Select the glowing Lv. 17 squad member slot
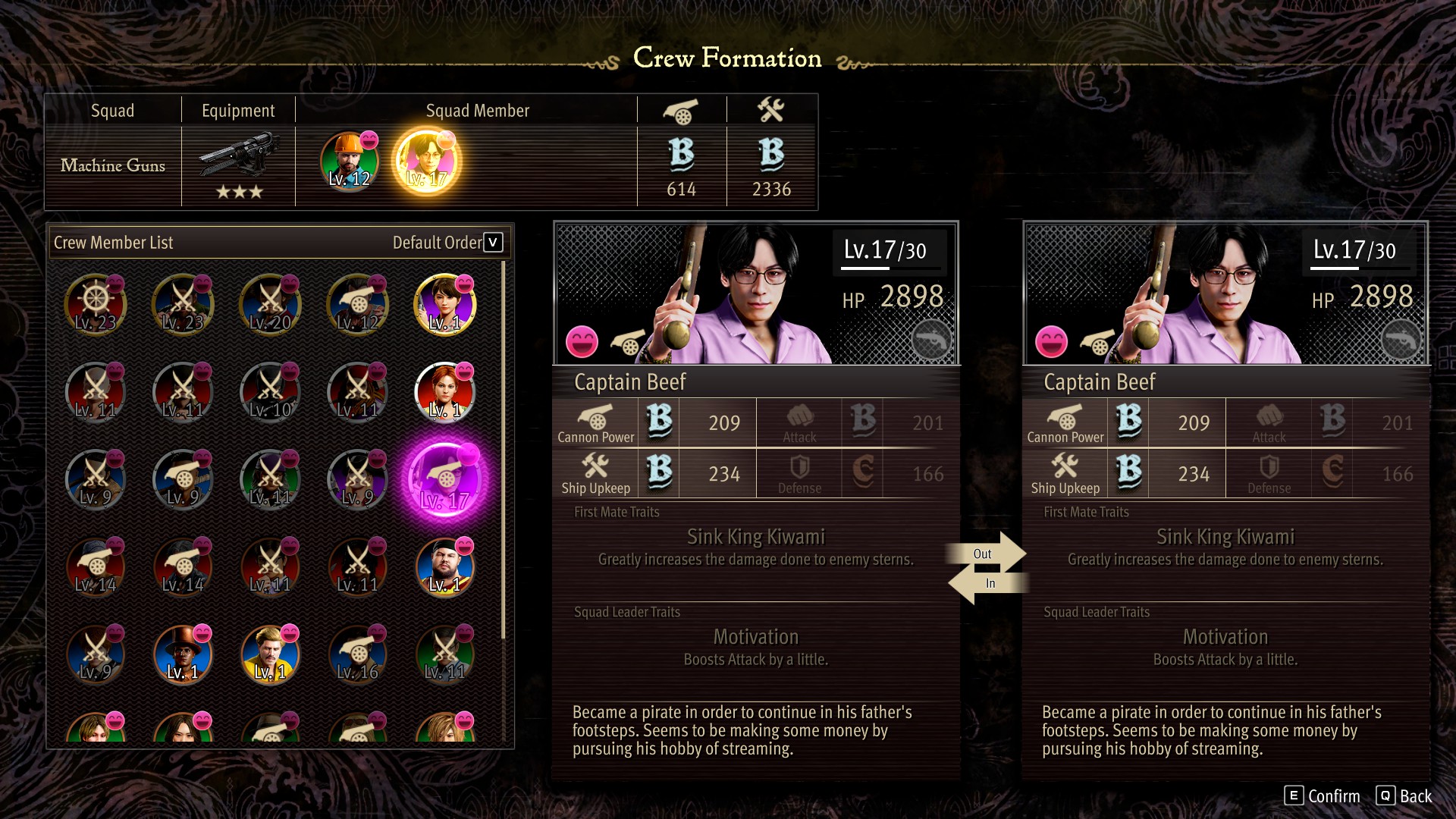The image size is (1456, 819). click(x=426, y=162)
